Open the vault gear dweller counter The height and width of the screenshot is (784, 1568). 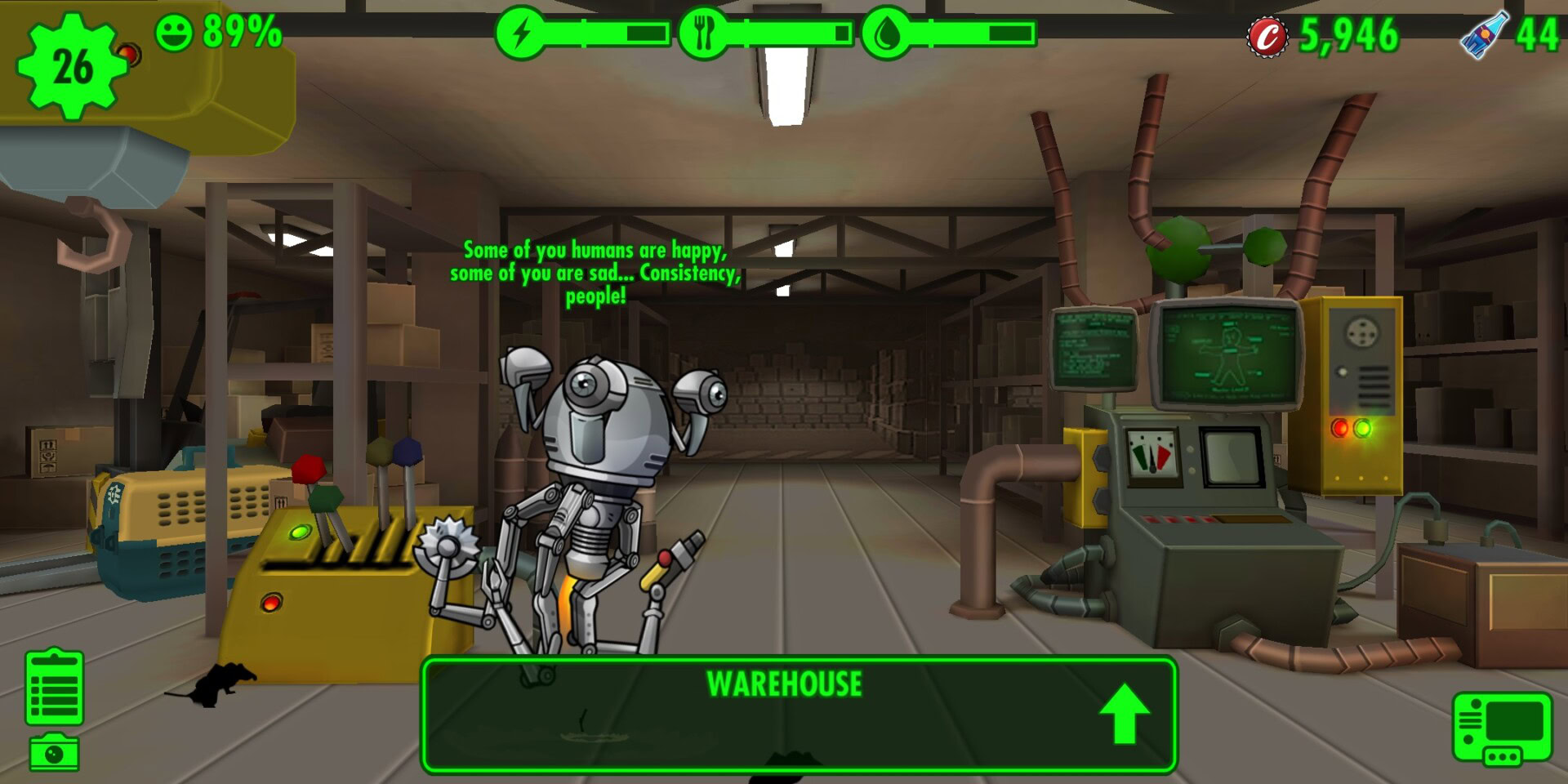click(72, 66)
